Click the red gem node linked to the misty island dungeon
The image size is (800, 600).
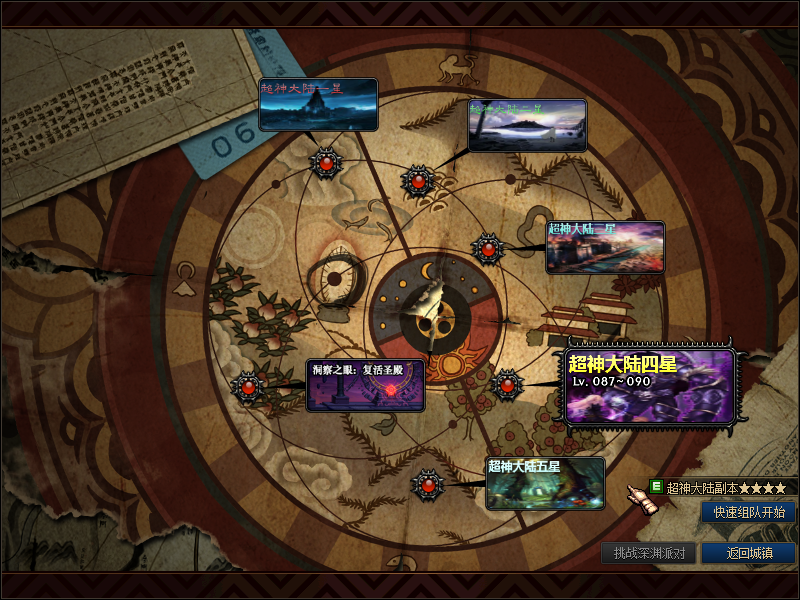[418, 181]
